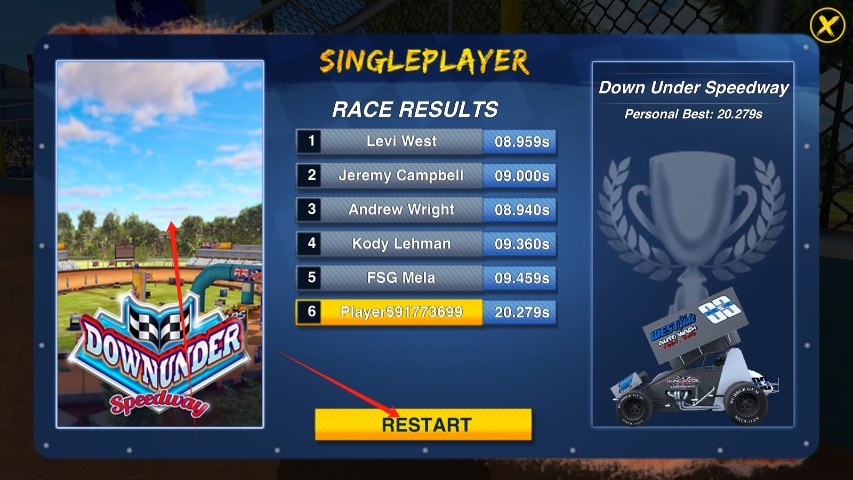This screenshot has height=480, width=853.
Task: Click the Down Under Speedway track thumbnail
Action: pos(160,243)
